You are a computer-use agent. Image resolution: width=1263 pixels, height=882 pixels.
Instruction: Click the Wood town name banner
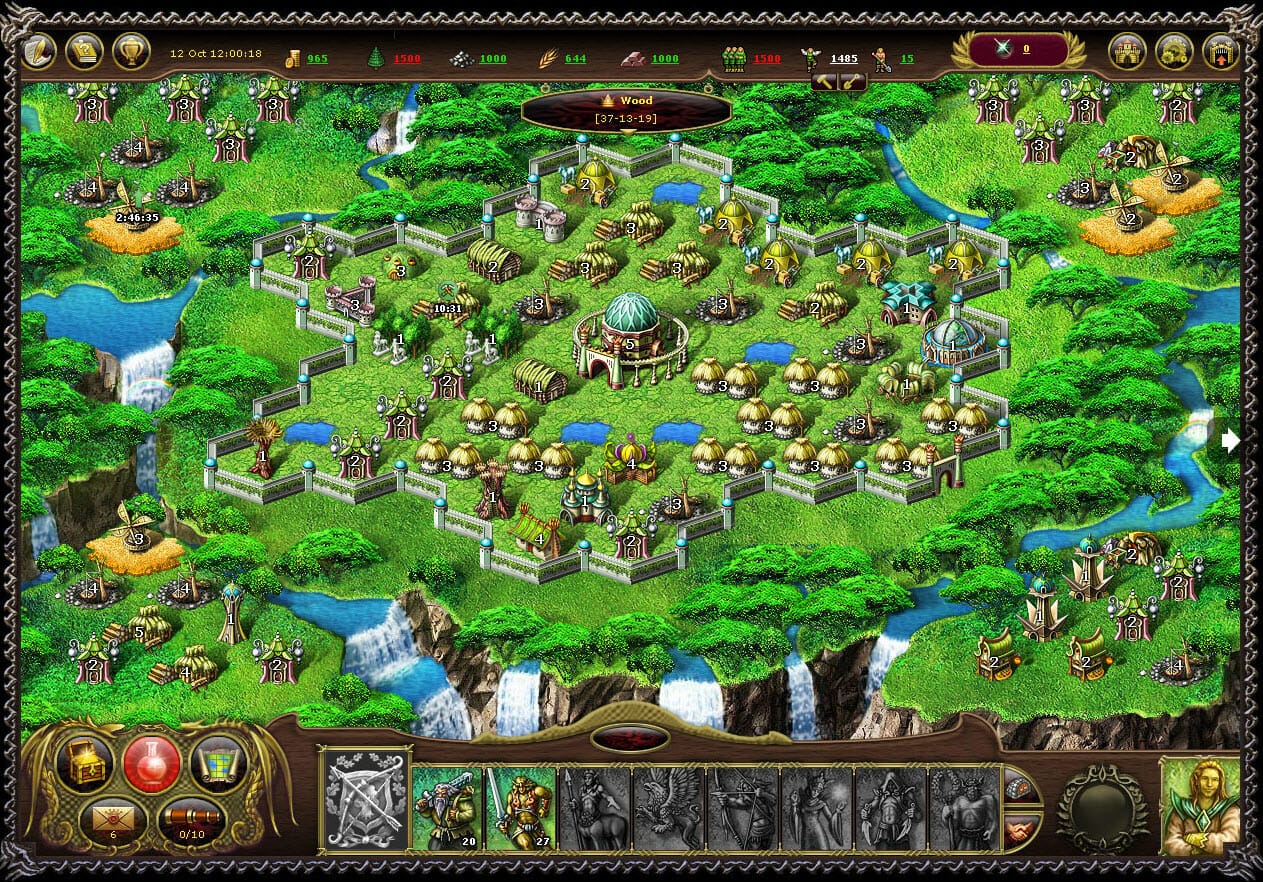coord(627,110)
